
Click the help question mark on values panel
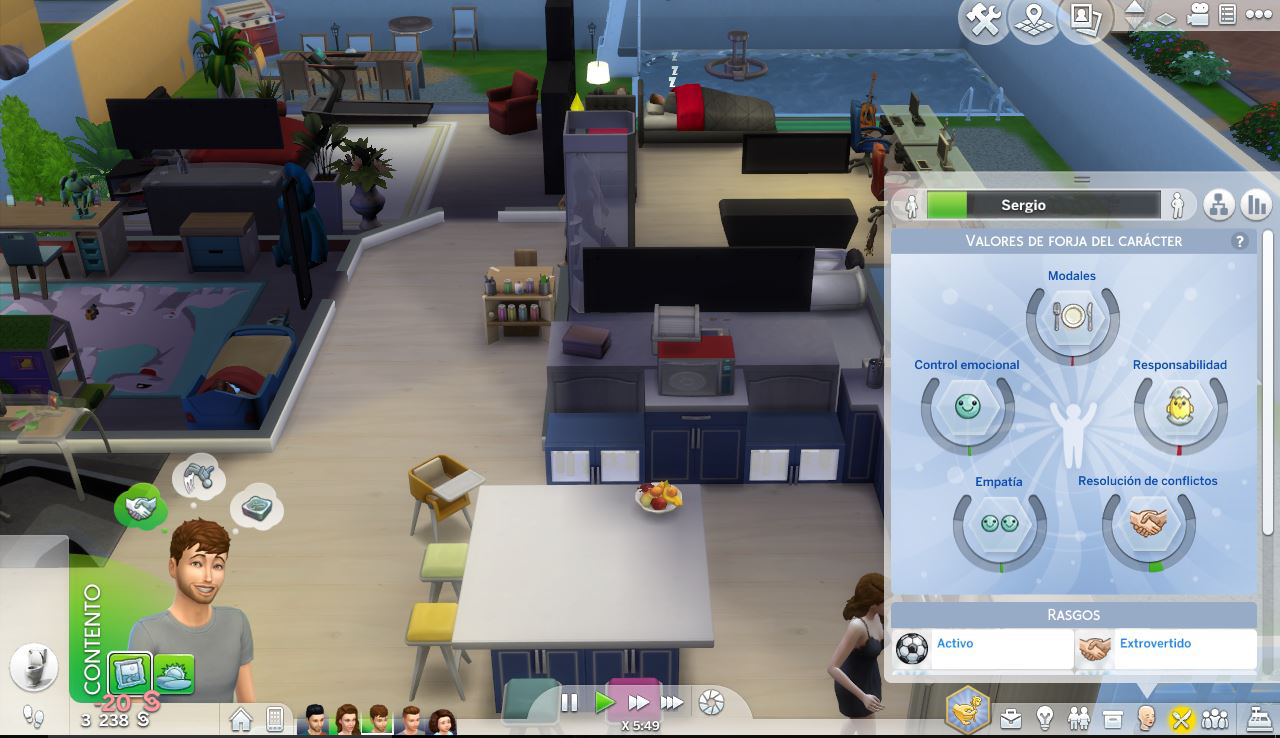[1240, 241]
